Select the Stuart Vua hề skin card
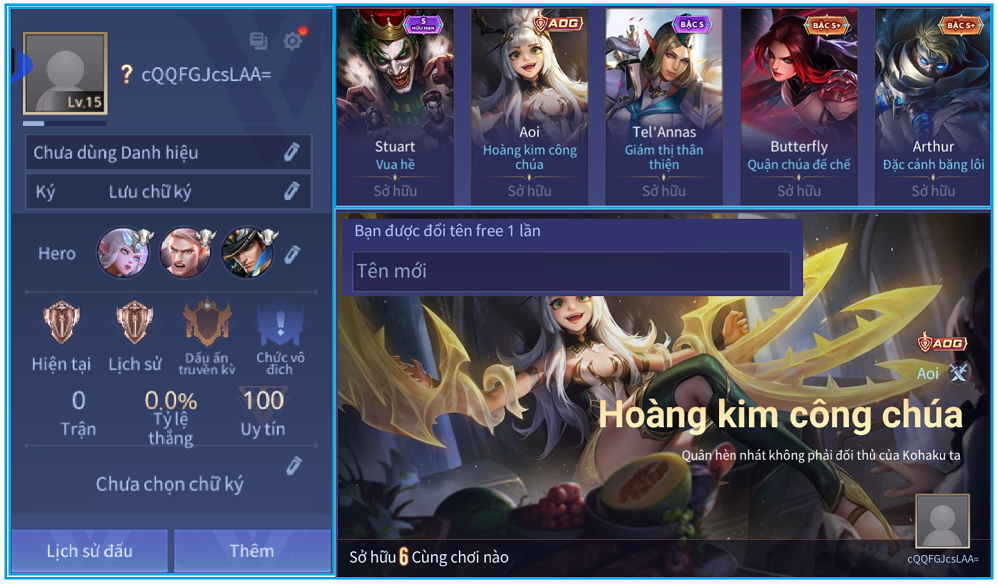The height and width of the screenshot is (584, 998). [x=395, y=105]
